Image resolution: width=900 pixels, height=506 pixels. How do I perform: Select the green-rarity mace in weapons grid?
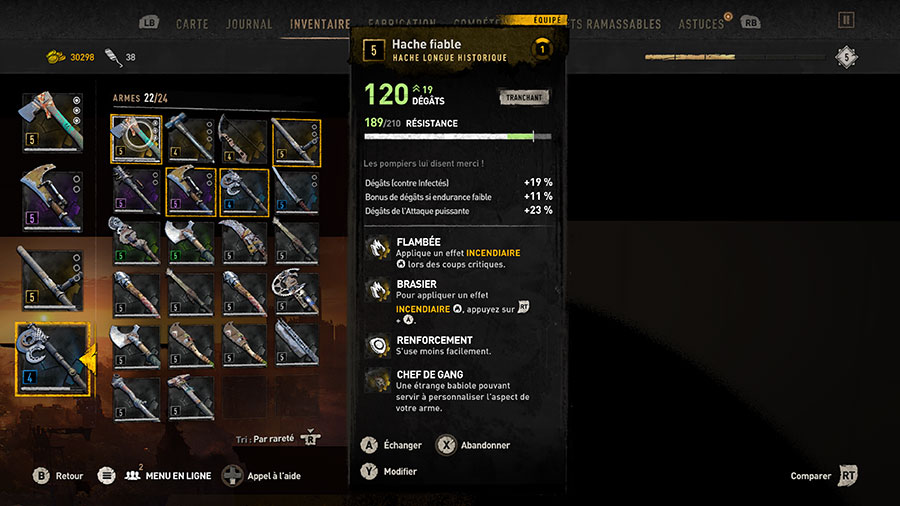[135, 243]
